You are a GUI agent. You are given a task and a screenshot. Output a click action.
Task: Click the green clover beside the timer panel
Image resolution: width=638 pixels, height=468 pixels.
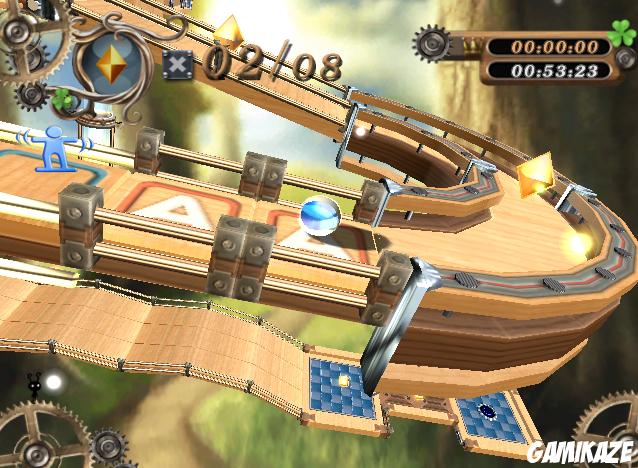pyautogui.click(x=621, y=35)
